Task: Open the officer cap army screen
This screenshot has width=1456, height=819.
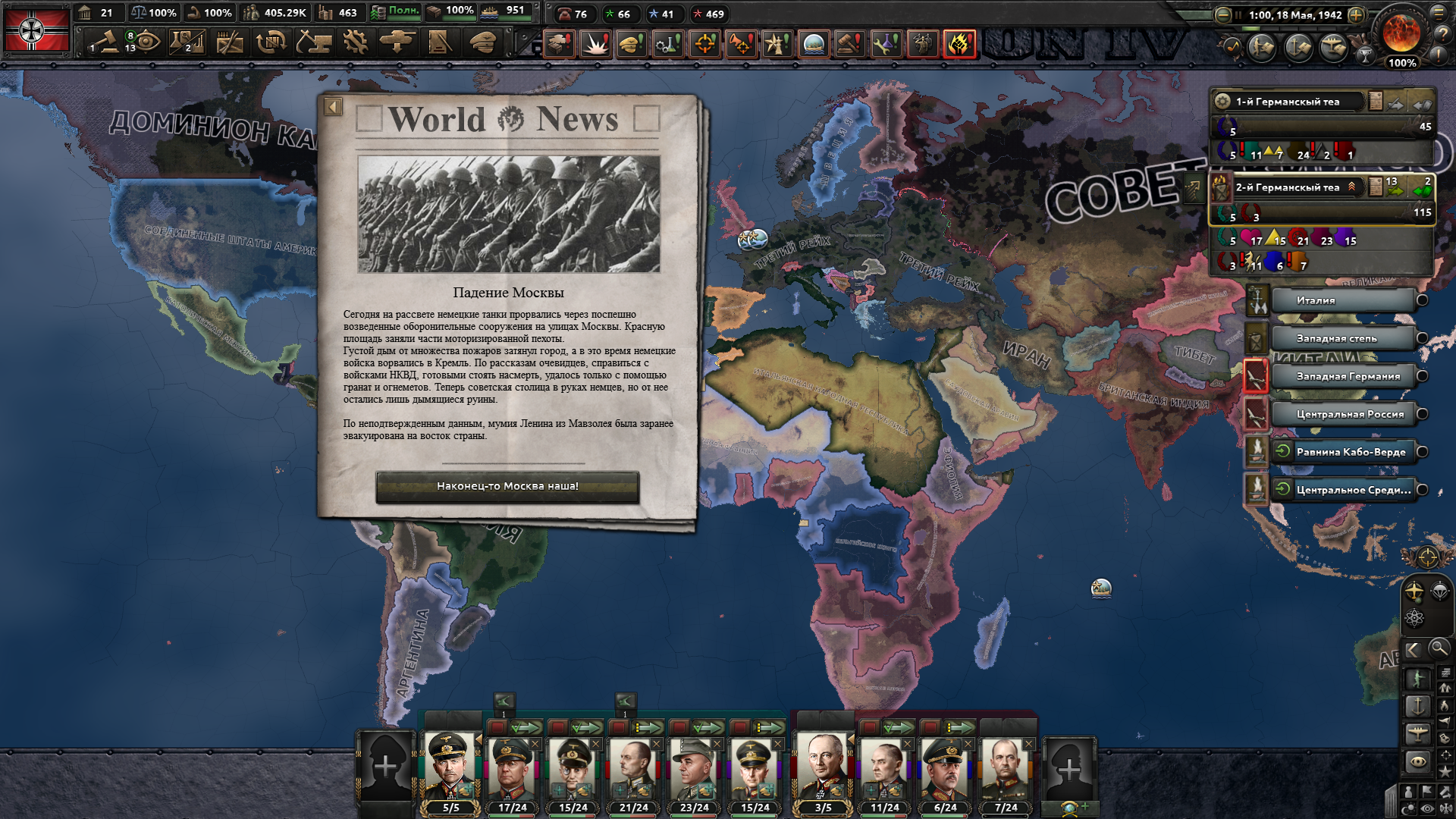Action: 481,42
